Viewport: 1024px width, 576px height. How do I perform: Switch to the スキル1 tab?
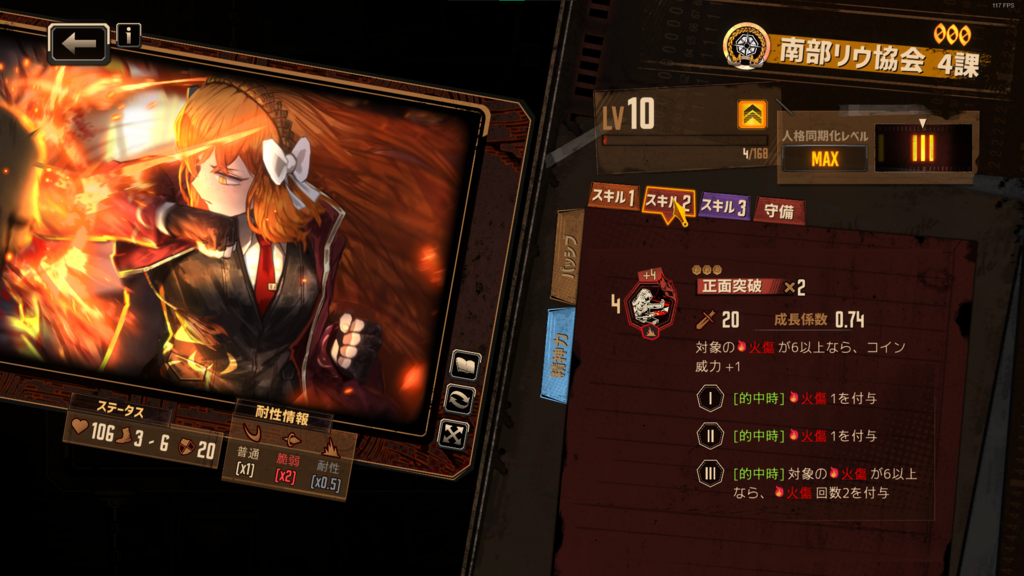[x=613, y=197]
